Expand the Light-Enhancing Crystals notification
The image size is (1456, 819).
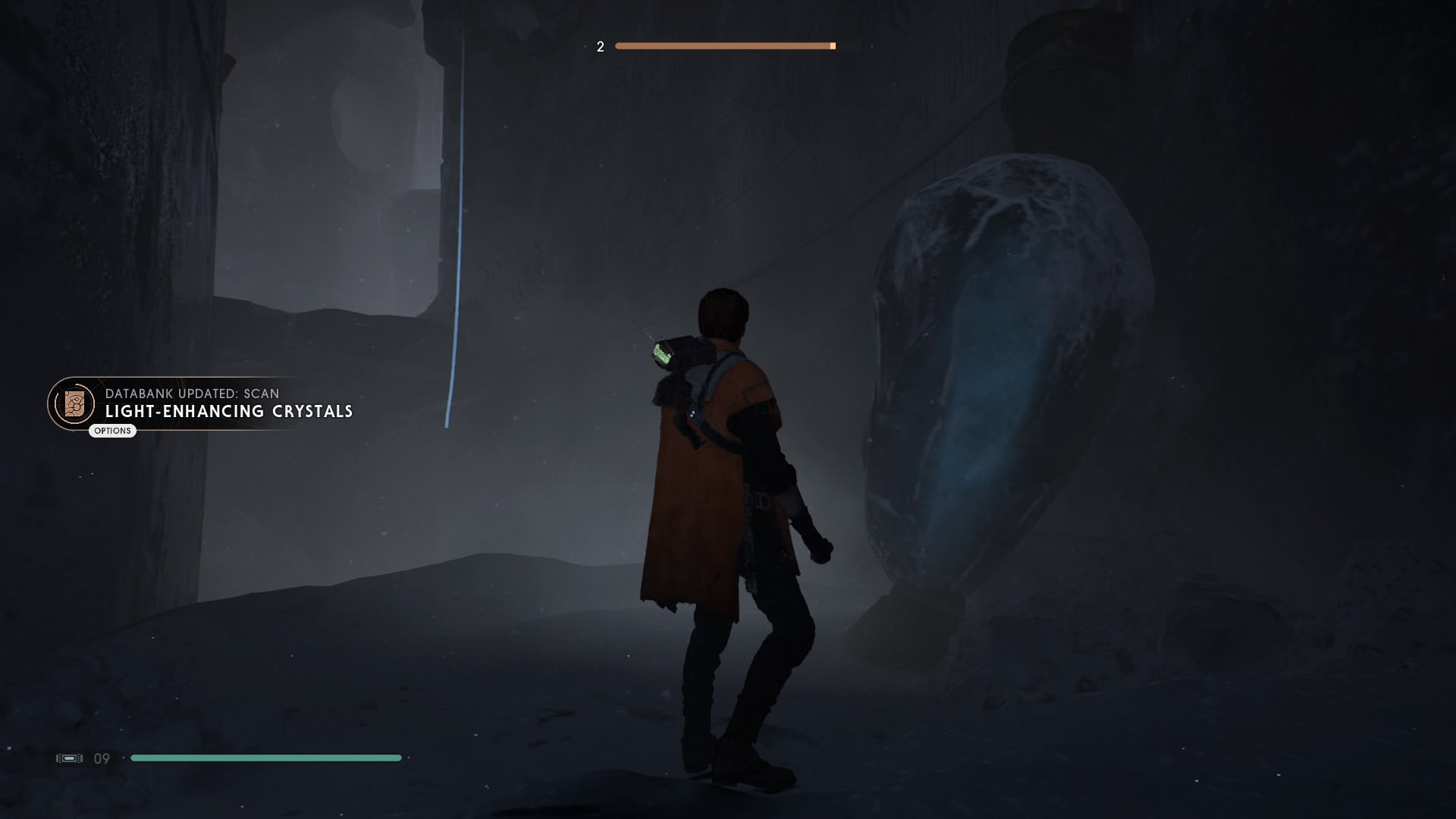pos(229,413)
